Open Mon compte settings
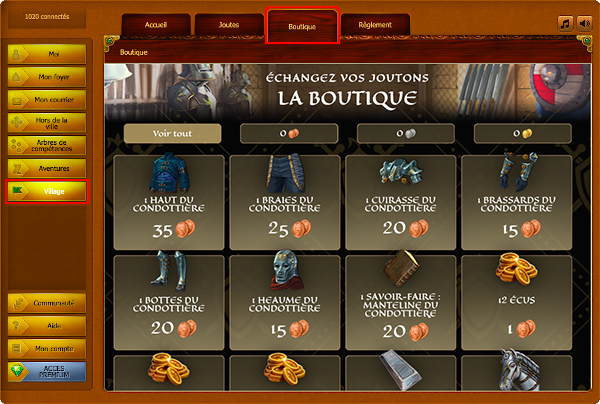Screen dimensions: 600x404 46,349
